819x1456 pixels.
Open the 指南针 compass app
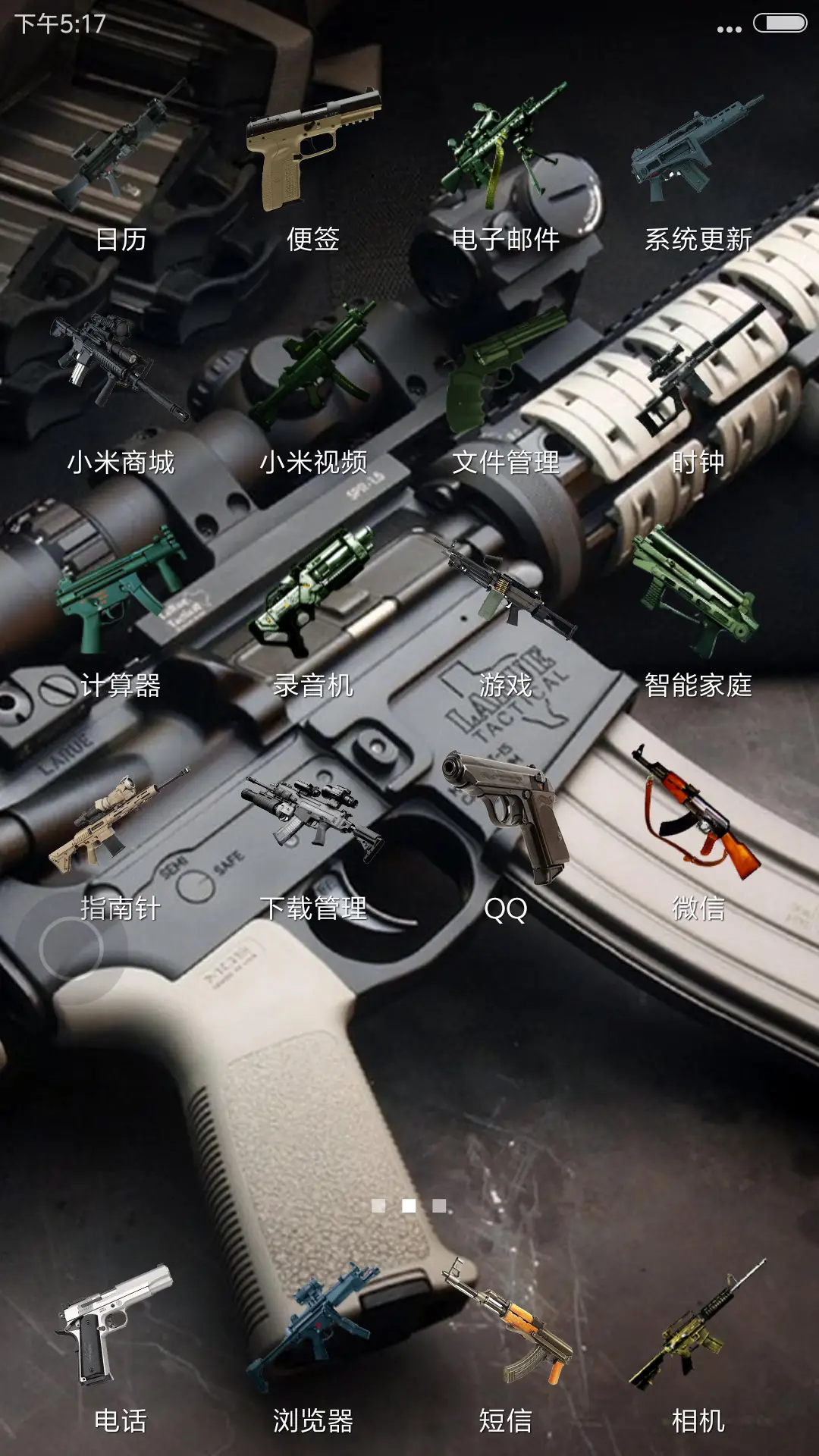pyautogui.click(x=121, y=819)
